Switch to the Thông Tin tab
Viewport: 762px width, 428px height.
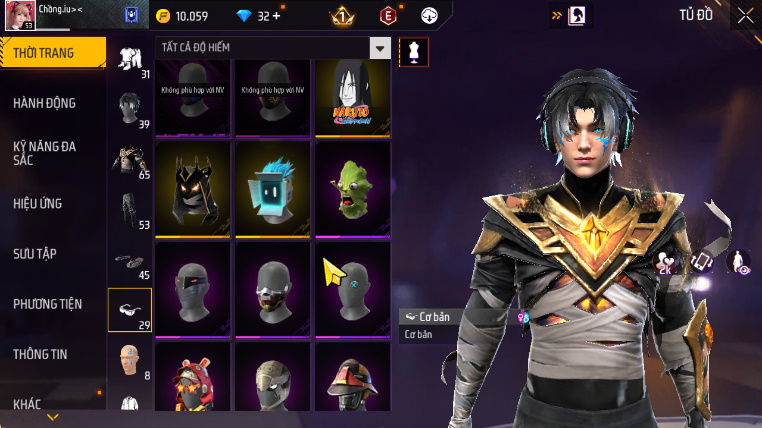click(x=41, y=353)
